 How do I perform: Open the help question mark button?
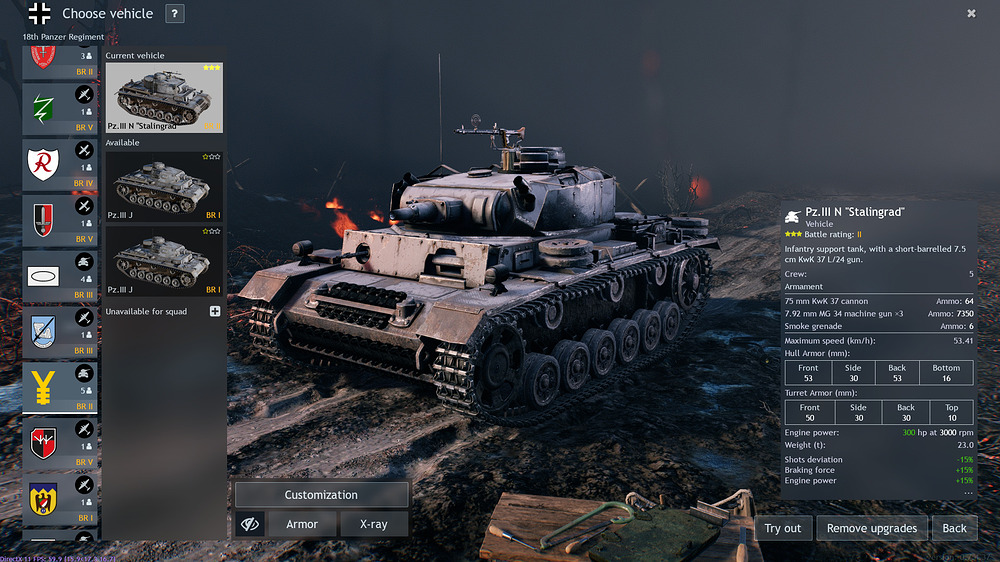pos(174,14)
